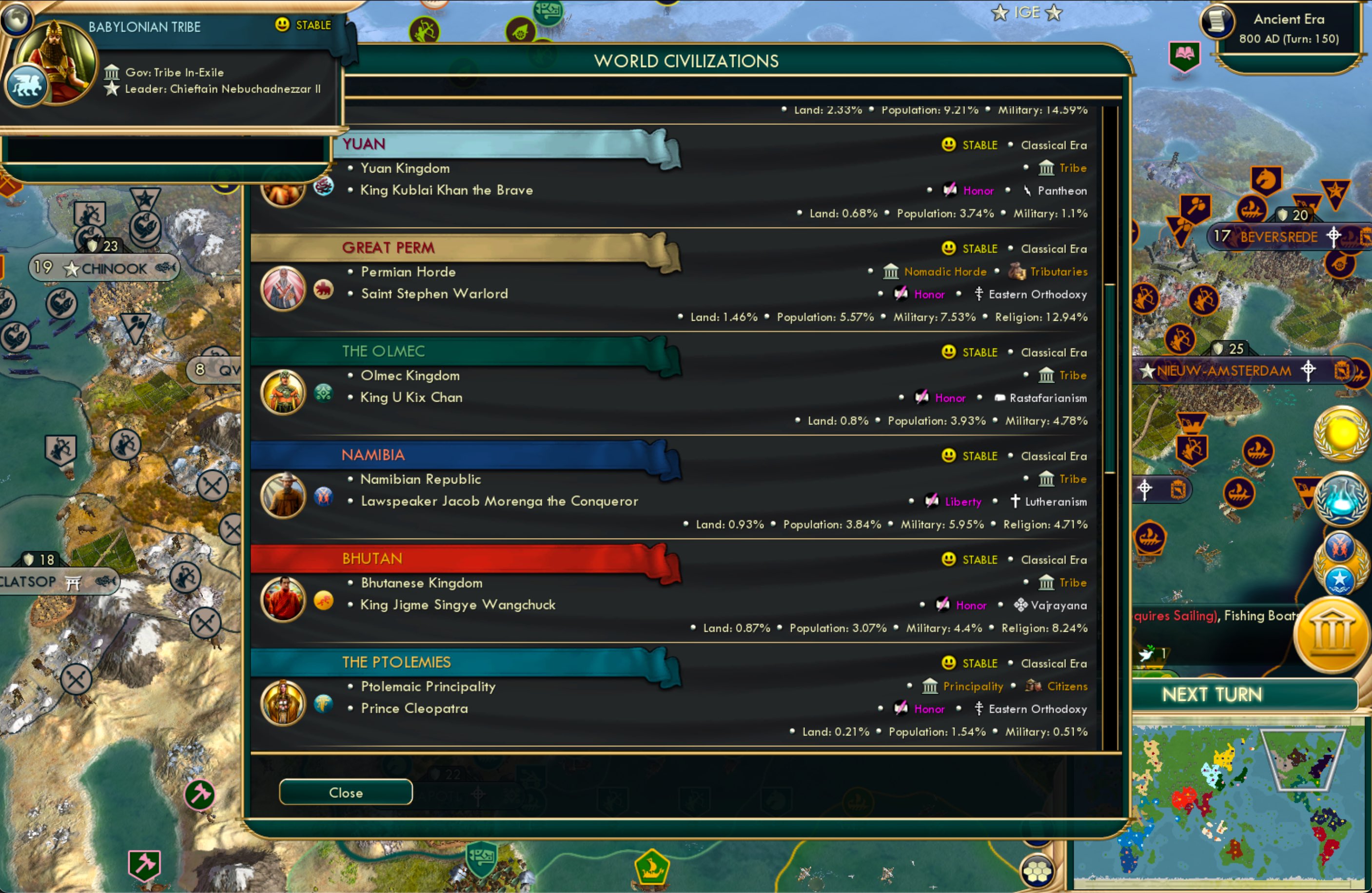This screenshot has width=1372, height=893.
Task: Click the Eastern Orthodoxy religion icon for Great Perm
Action: point(979,293)
